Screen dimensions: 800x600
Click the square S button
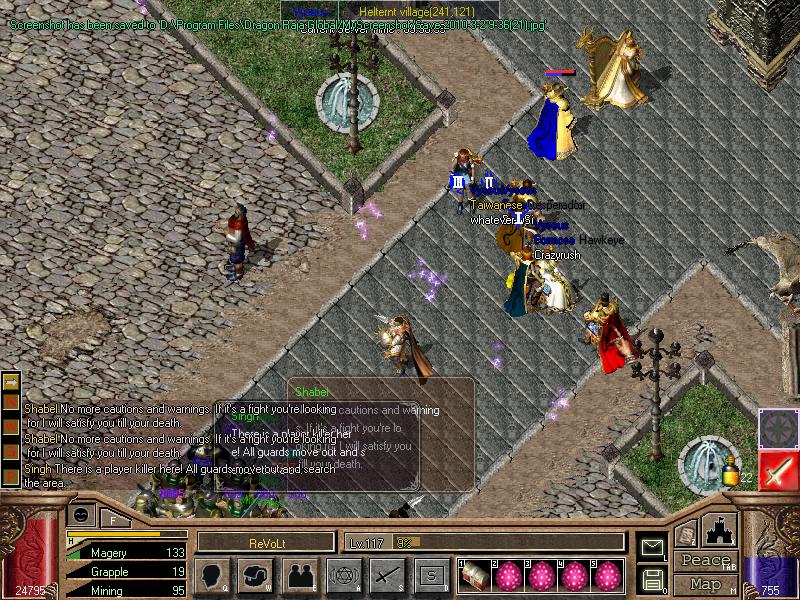coord(431,575)
